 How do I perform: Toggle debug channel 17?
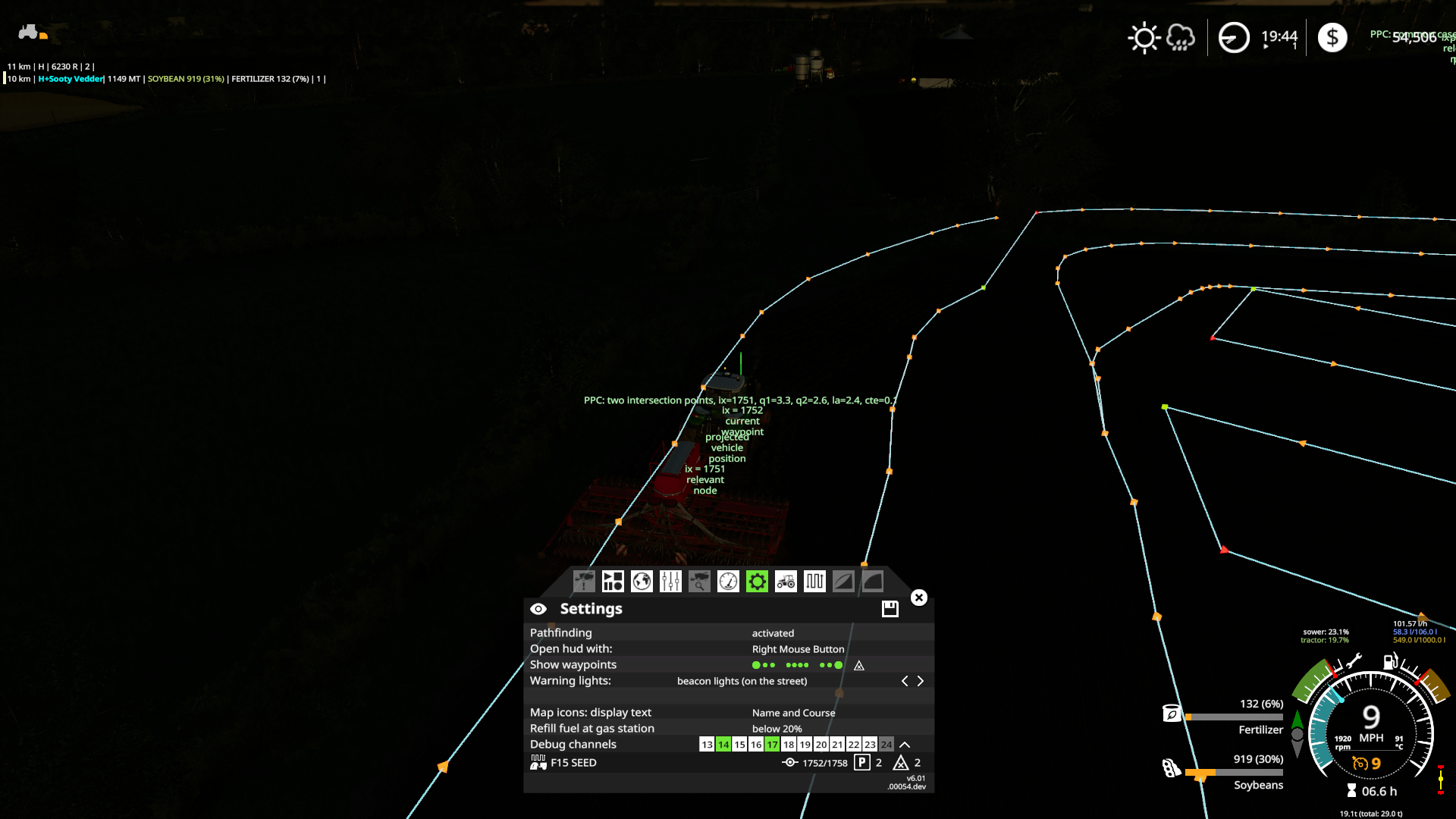771,745
